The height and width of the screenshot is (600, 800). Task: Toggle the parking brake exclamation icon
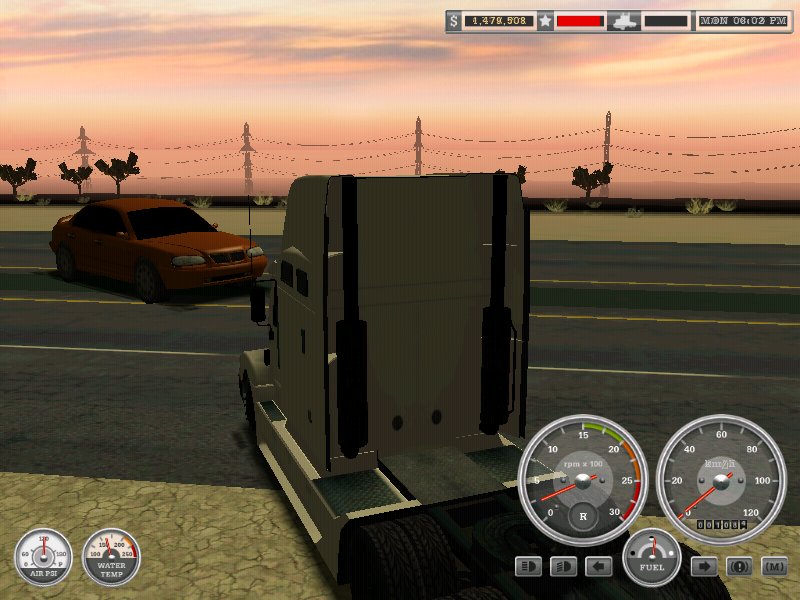coord(740,567)
